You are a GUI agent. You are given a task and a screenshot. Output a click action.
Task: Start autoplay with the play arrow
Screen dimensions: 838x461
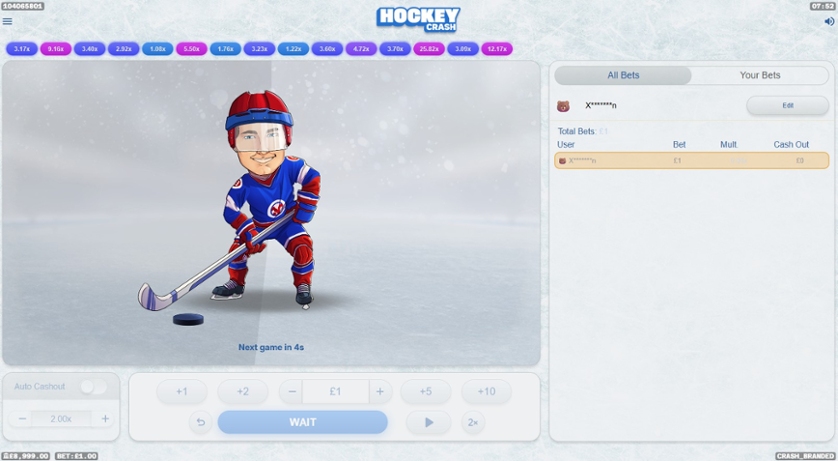[x=429, y=422]
